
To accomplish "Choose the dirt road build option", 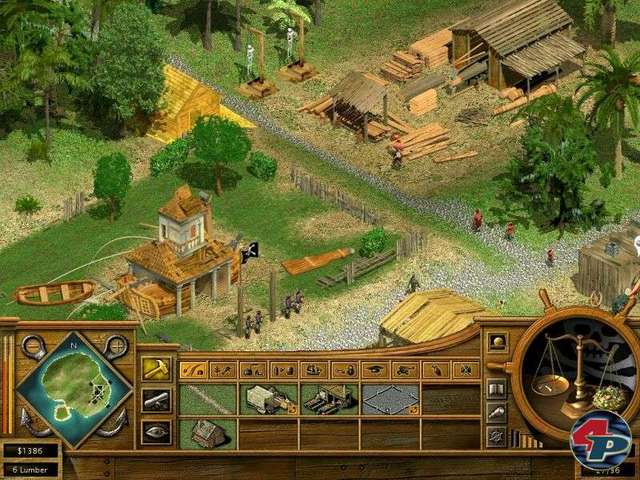I will point(208,400).
